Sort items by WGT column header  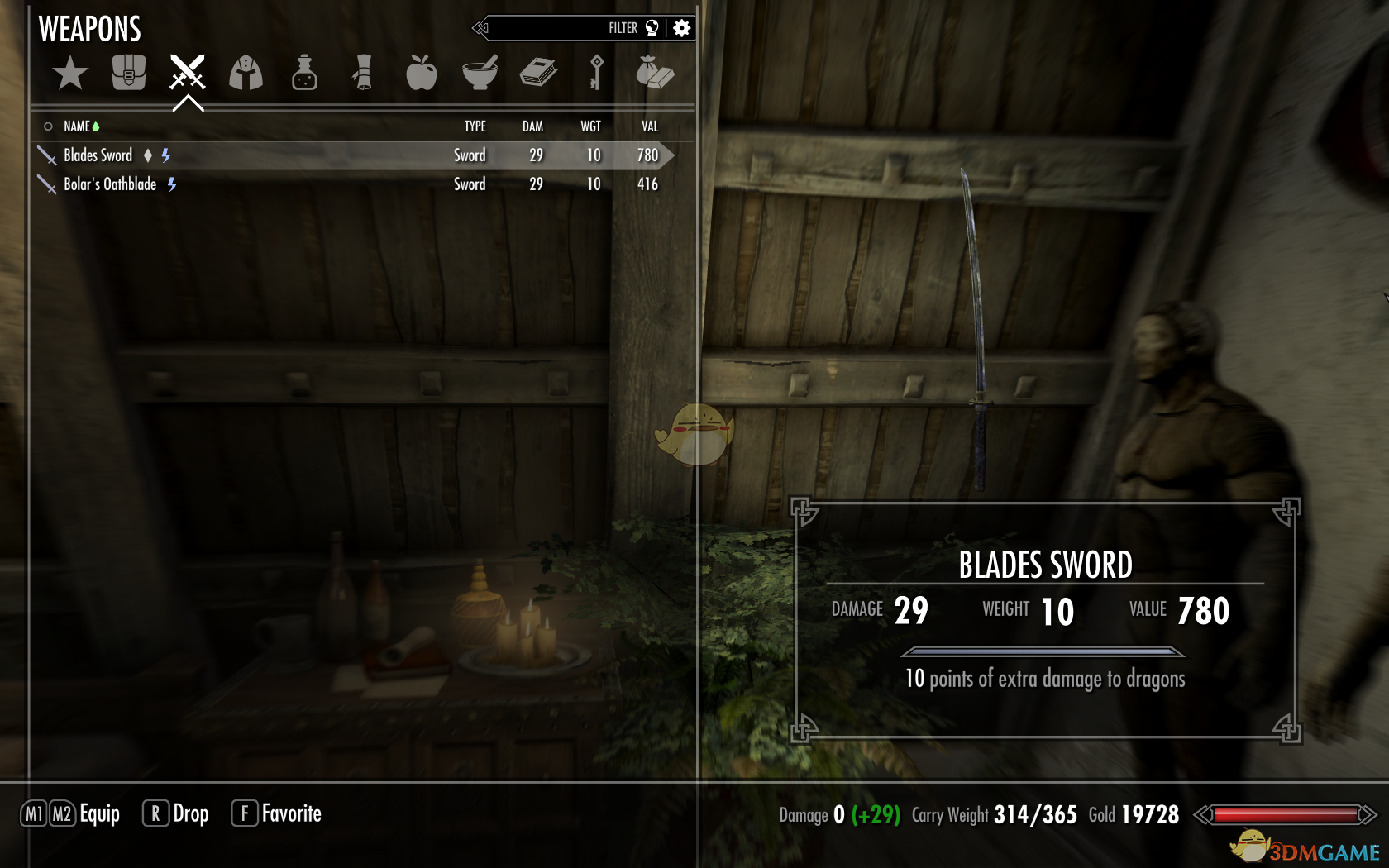[x=590, y=126]
